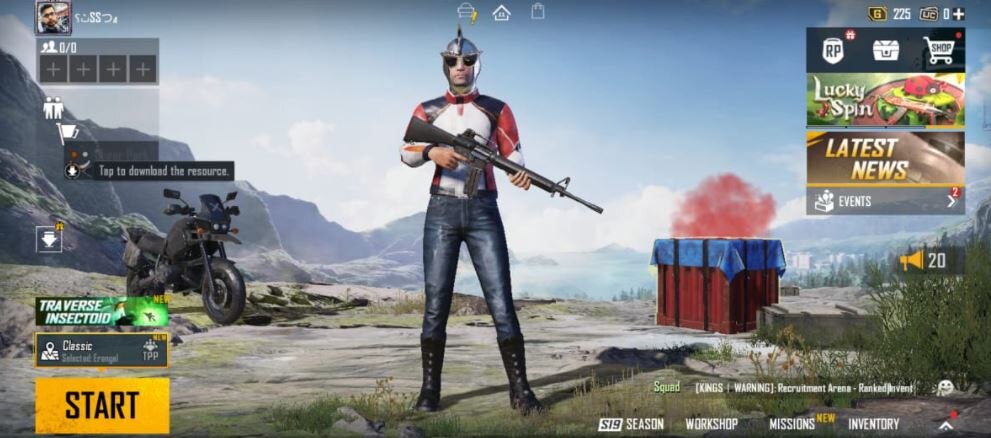Open the S19 Season menu
Image resolution: width=991 pixels, height=438 pixels.
point(631,424)
